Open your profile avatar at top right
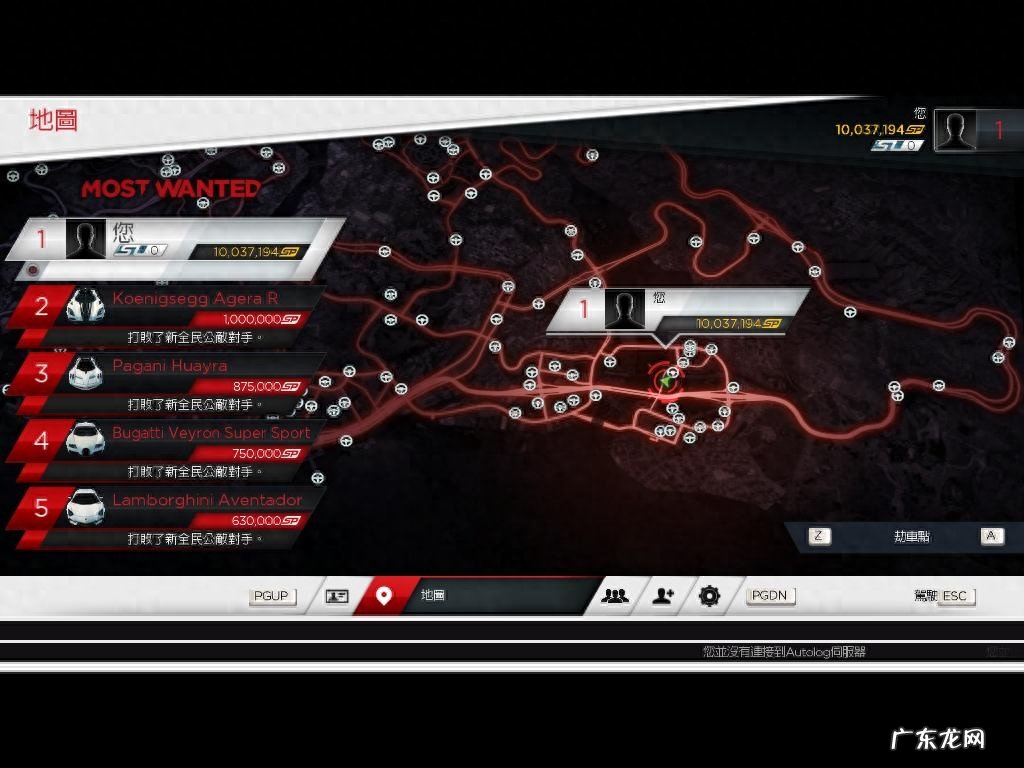The width and height of the screenshot is (1024, 768). point(955,130)
